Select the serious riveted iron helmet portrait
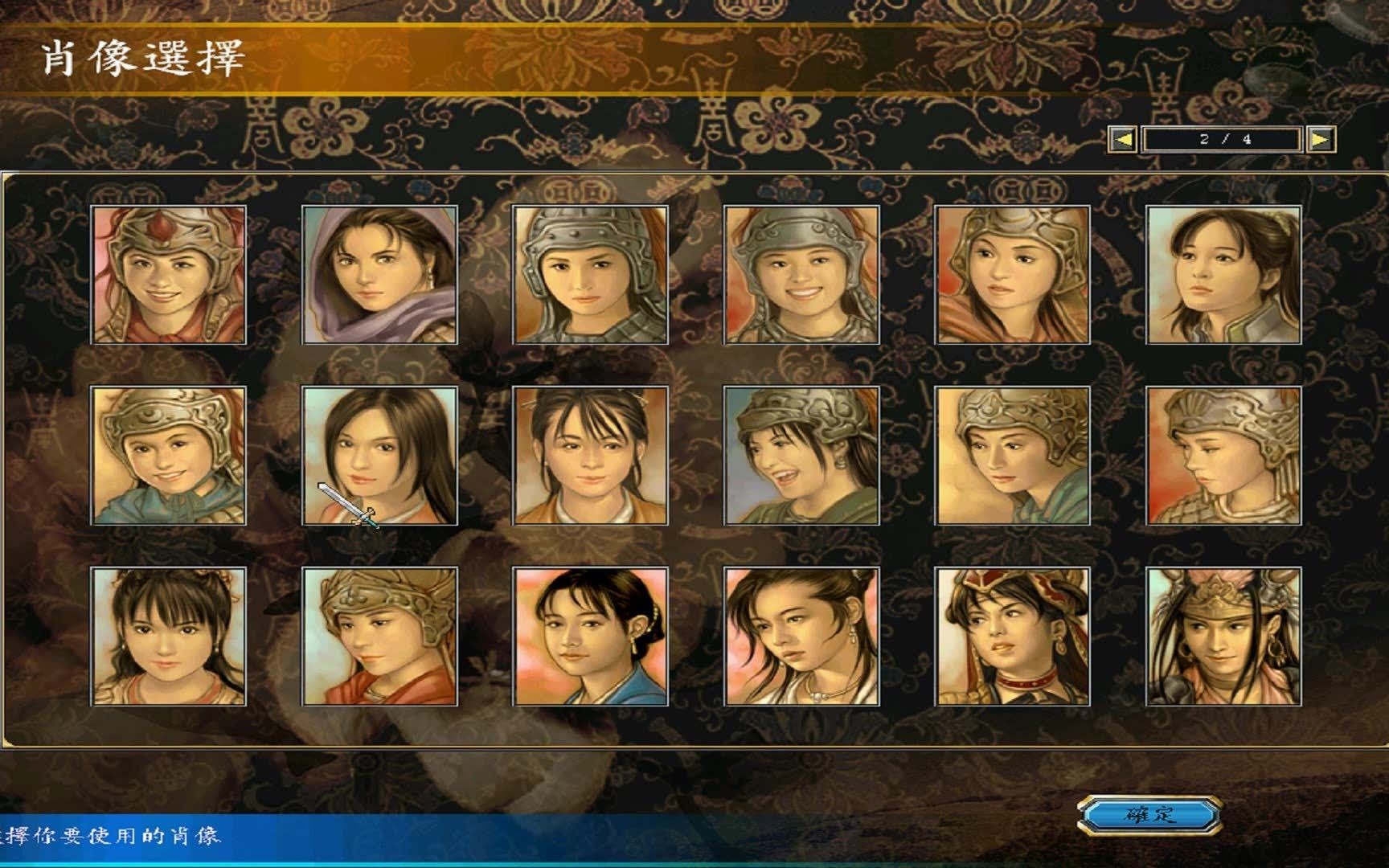This screenshot has width=1389, height=868. click(591, 275)
